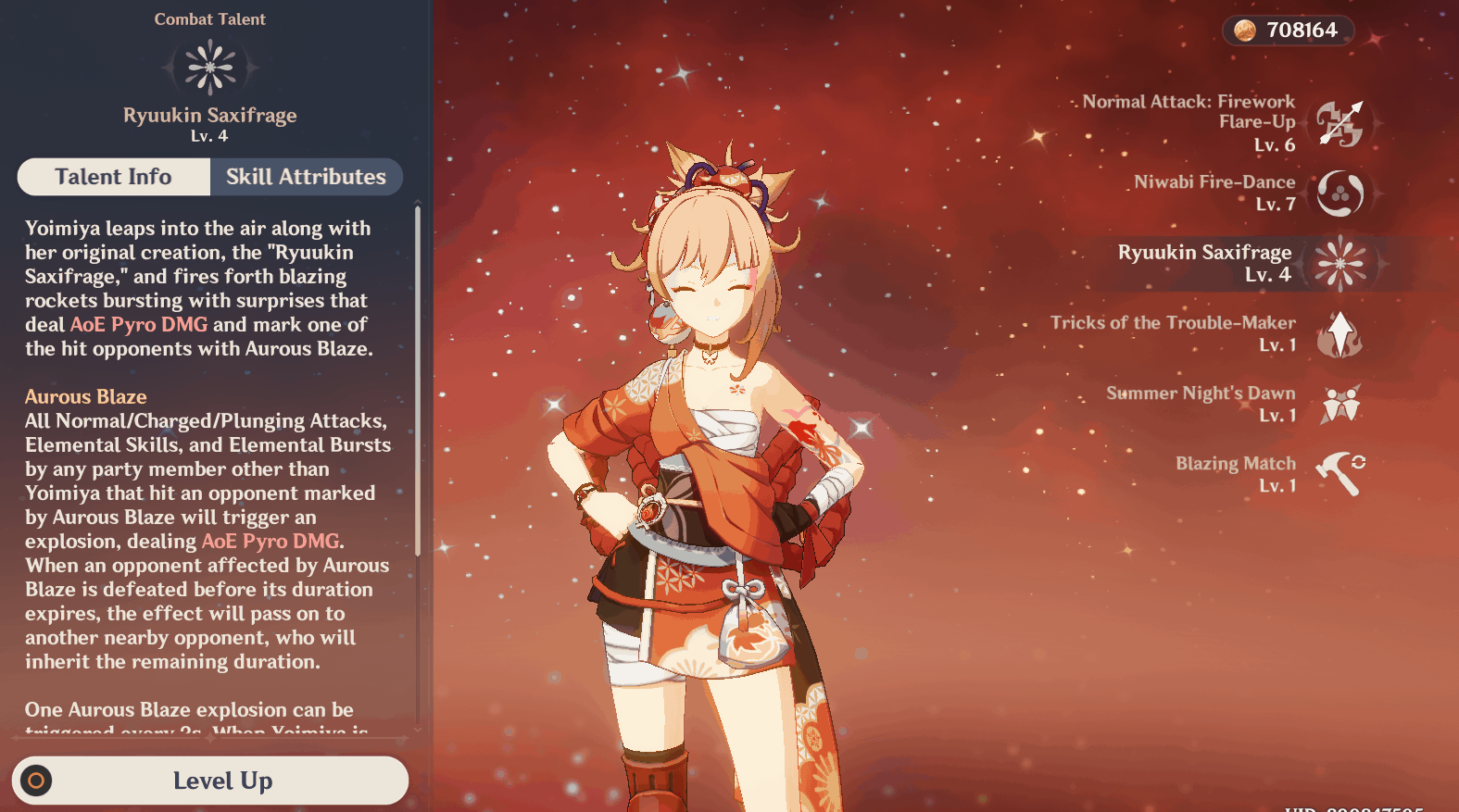Screen dimensions: 1459x812
Task: Click the circular gadget icon beside Level Up
Action: pos(36,781)
